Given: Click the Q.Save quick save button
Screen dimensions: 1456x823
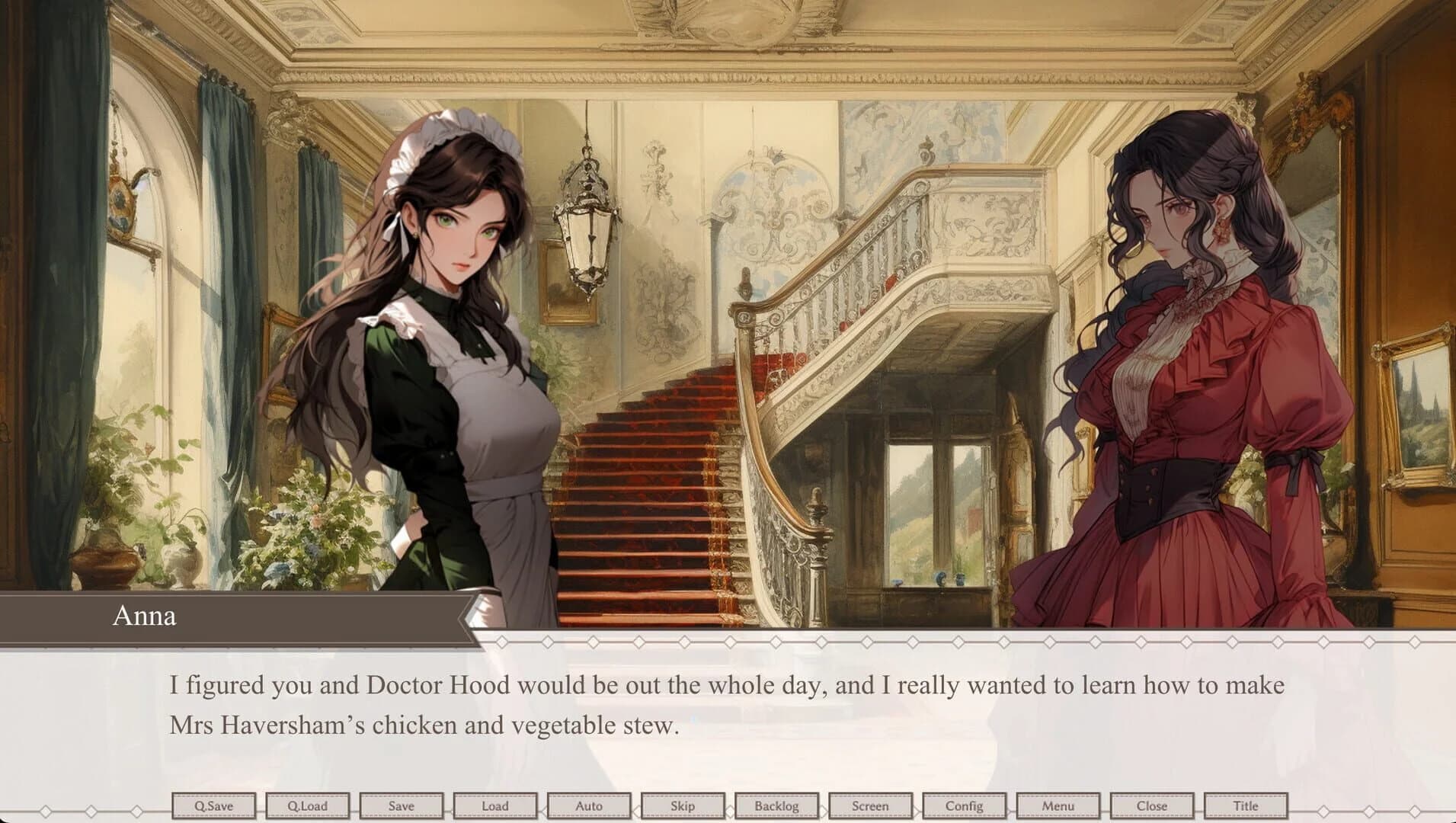Looking at the screenshot, I should tap(216, 805).
